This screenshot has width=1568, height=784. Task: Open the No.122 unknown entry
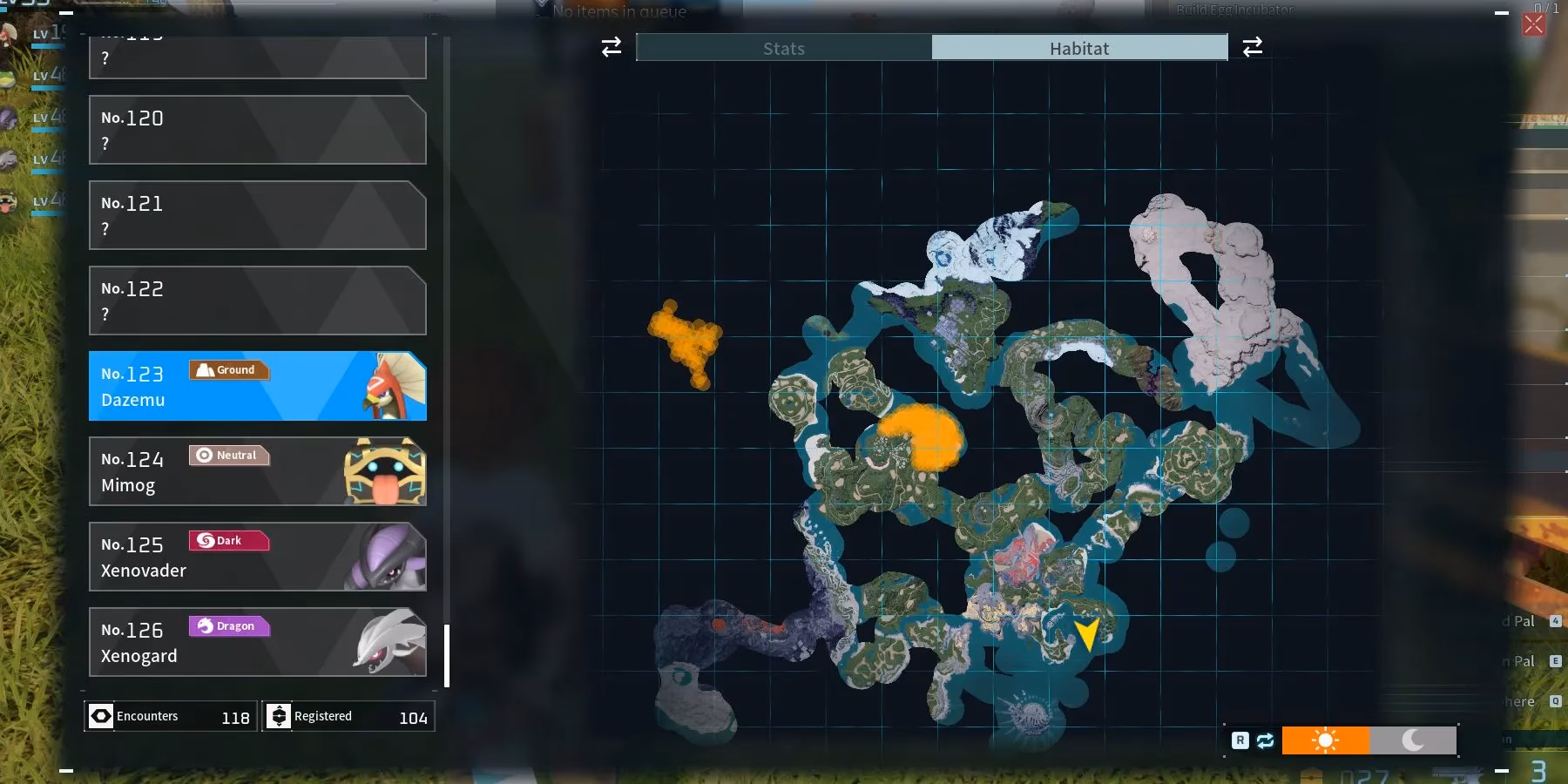pyautogui.click(x=257, y=301)
